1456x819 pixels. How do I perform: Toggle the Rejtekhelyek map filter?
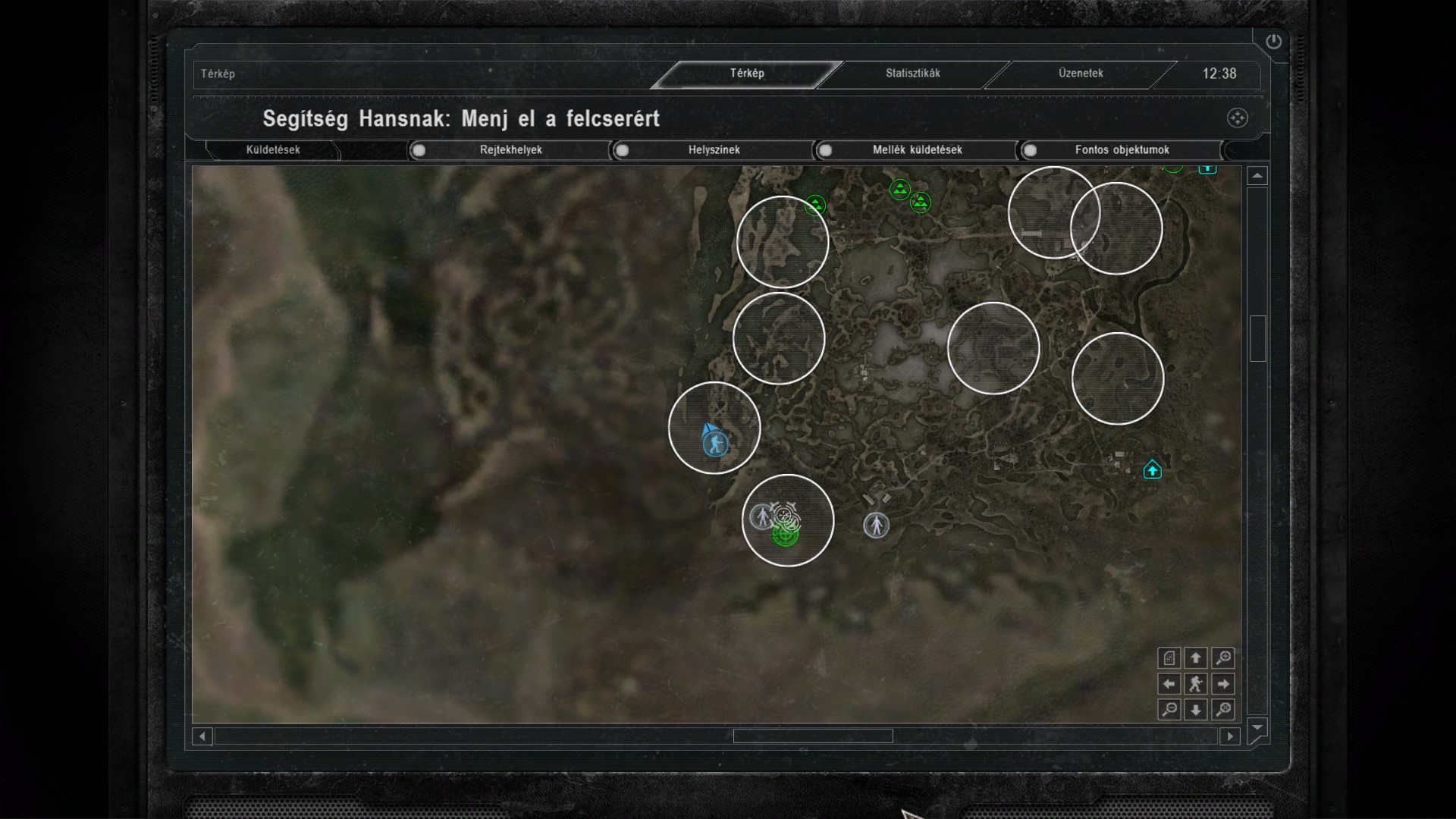pyautogui.click(x=419, y=150)
